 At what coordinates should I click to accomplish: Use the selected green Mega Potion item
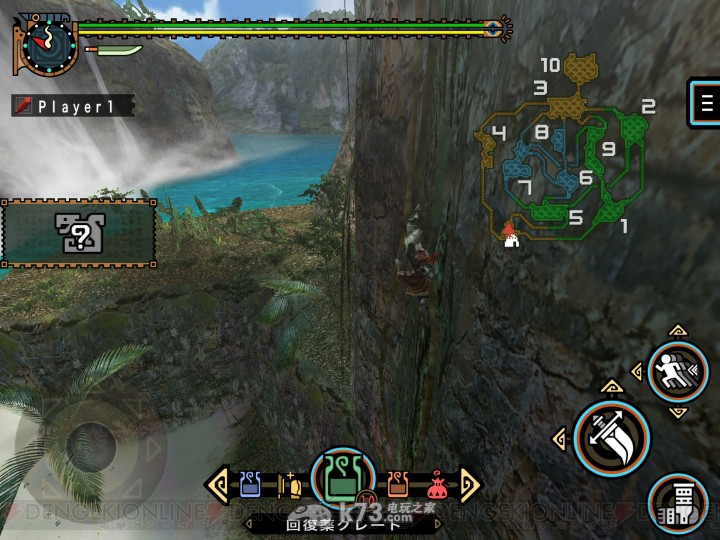point(343,478)
